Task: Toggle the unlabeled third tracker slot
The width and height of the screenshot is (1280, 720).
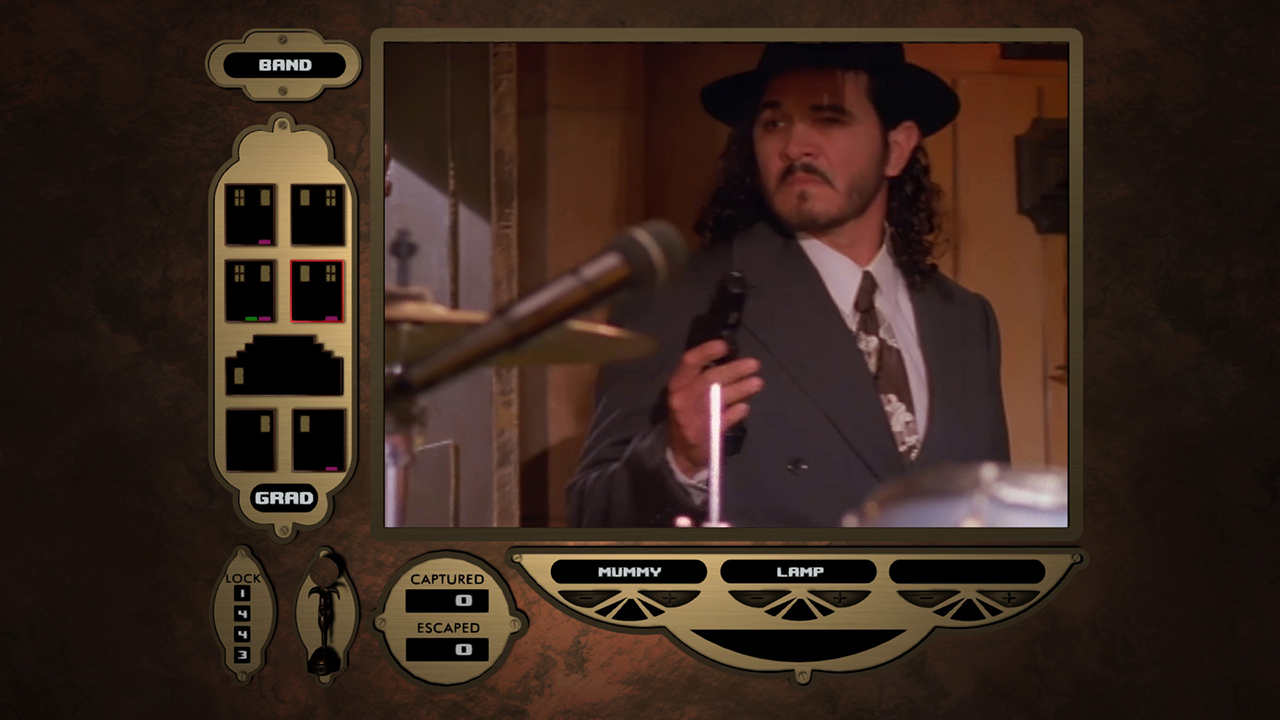Action: tap(967, 572)
